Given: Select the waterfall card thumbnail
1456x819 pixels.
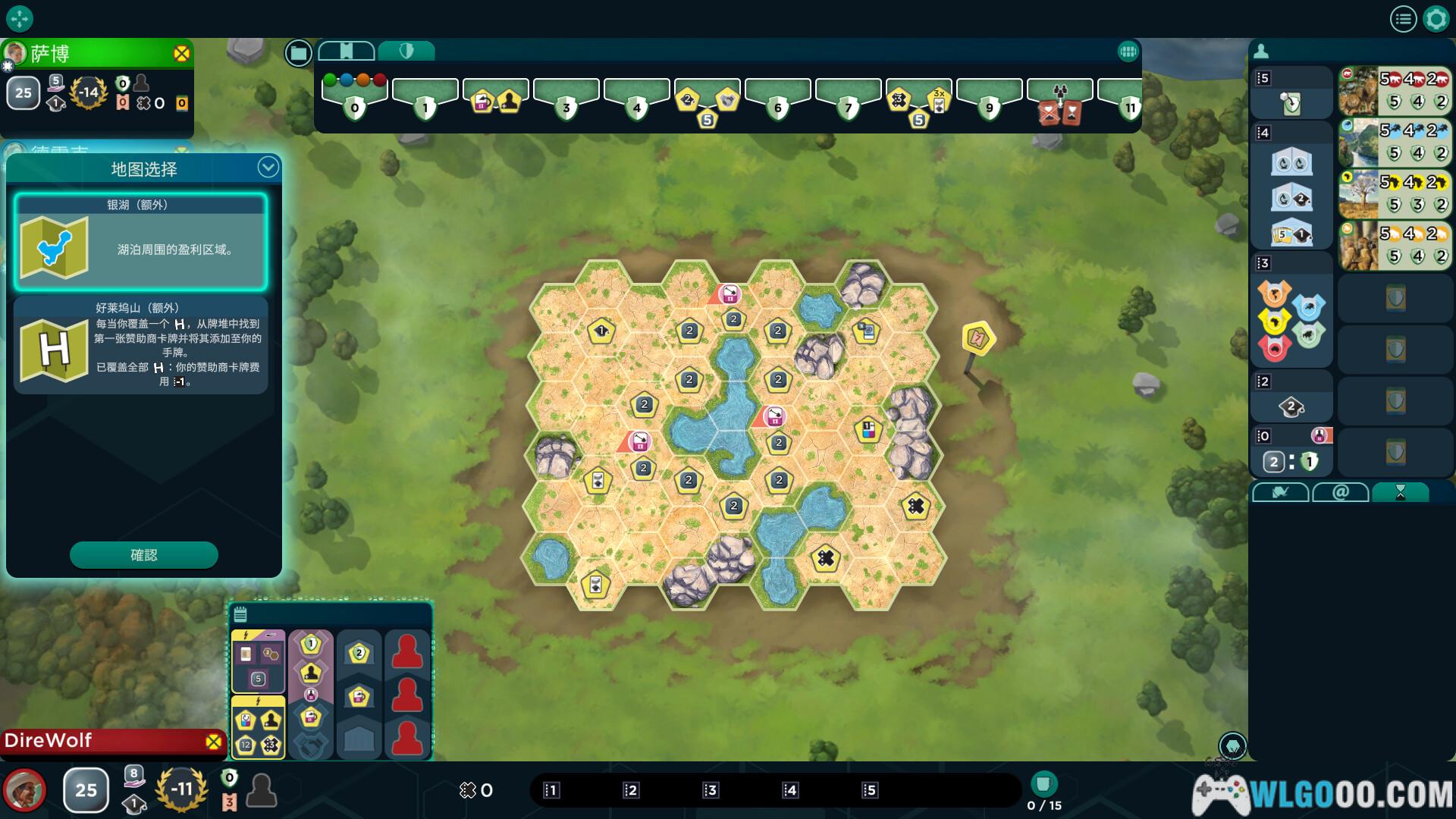Looking at the screenshot, I should [1357, 142].
